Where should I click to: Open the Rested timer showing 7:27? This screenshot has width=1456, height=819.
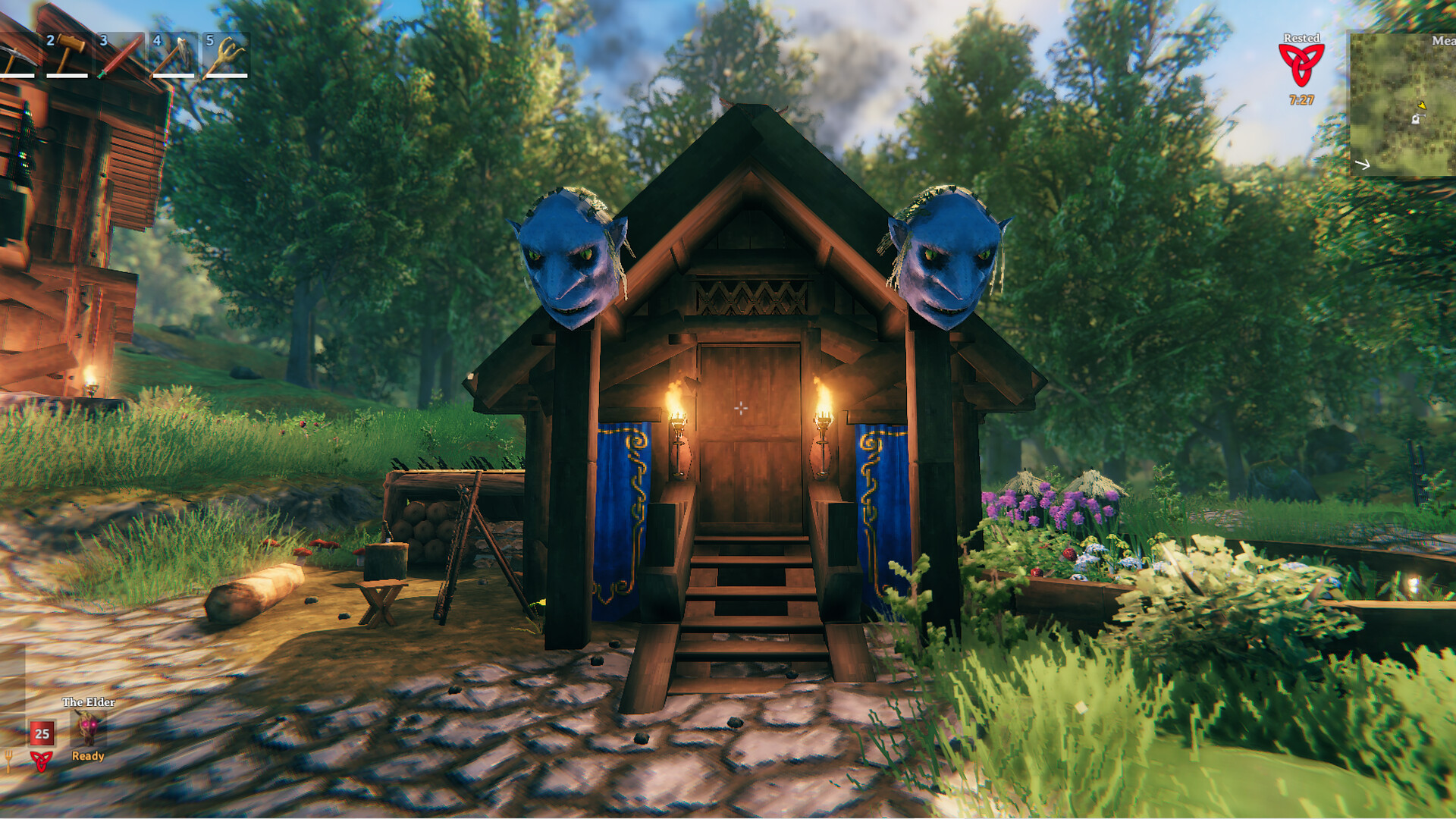pyautogui.click(x=1302, y=99)
